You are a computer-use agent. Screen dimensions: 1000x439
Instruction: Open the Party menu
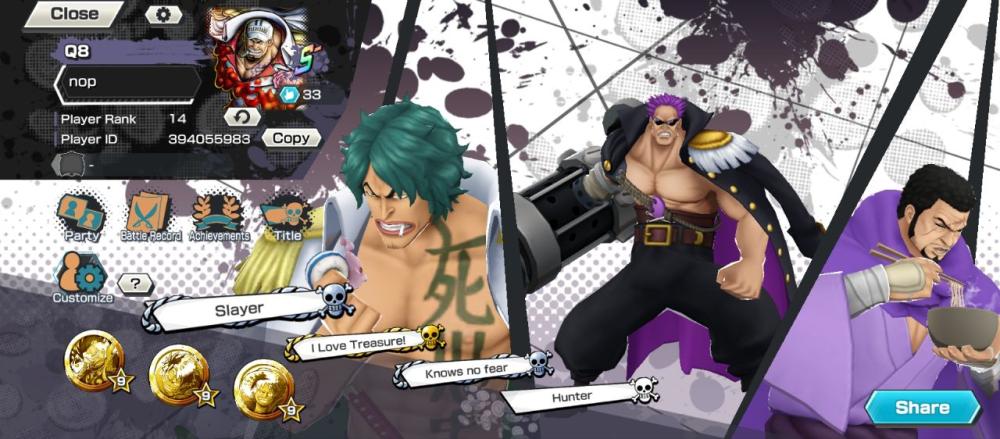click(x=81, y=217)
